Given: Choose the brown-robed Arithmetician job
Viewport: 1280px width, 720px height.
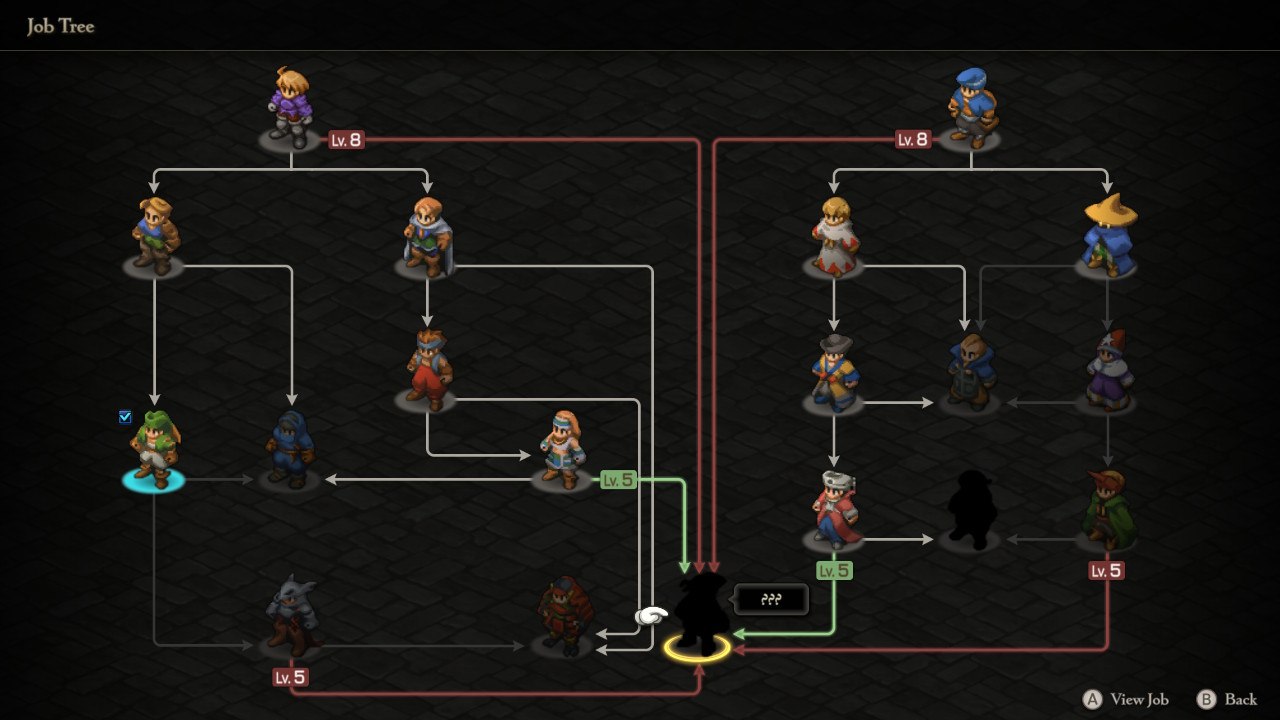Looking at the screenshot, I should (970, 374).
